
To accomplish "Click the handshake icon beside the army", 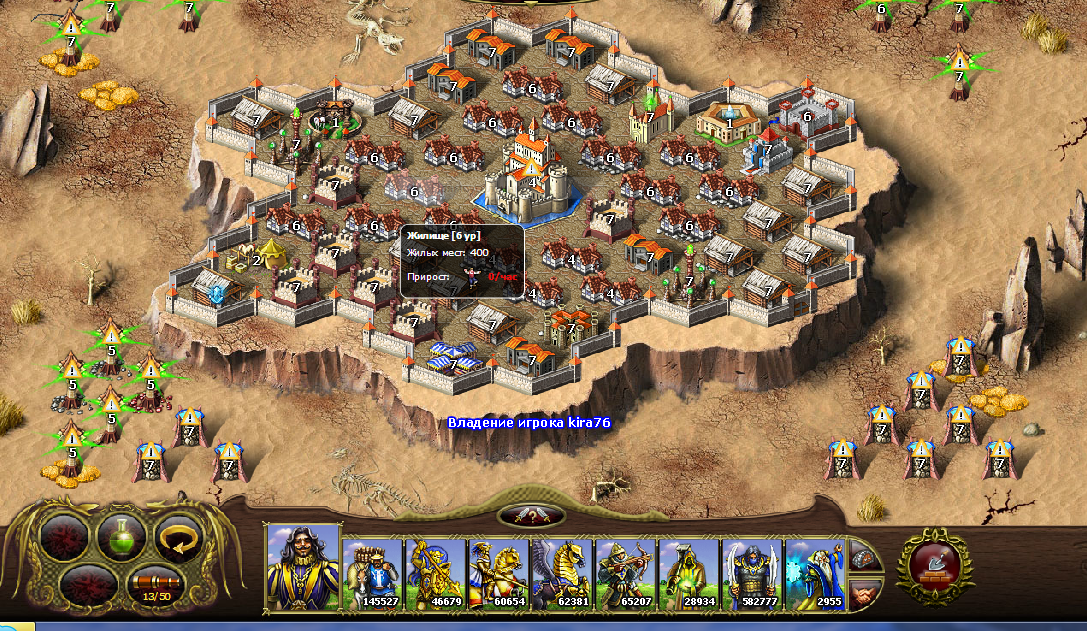I will (x=866, y=594).
